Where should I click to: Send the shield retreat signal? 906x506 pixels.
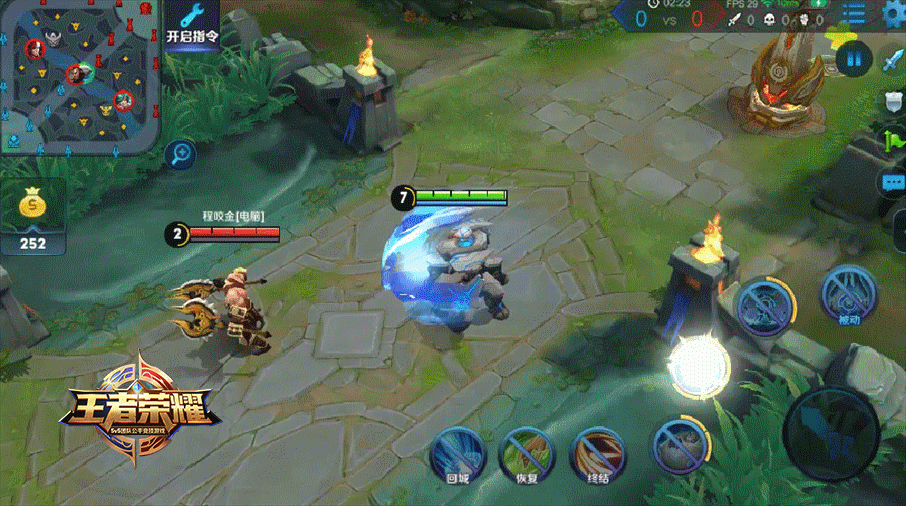pos(893,101)
